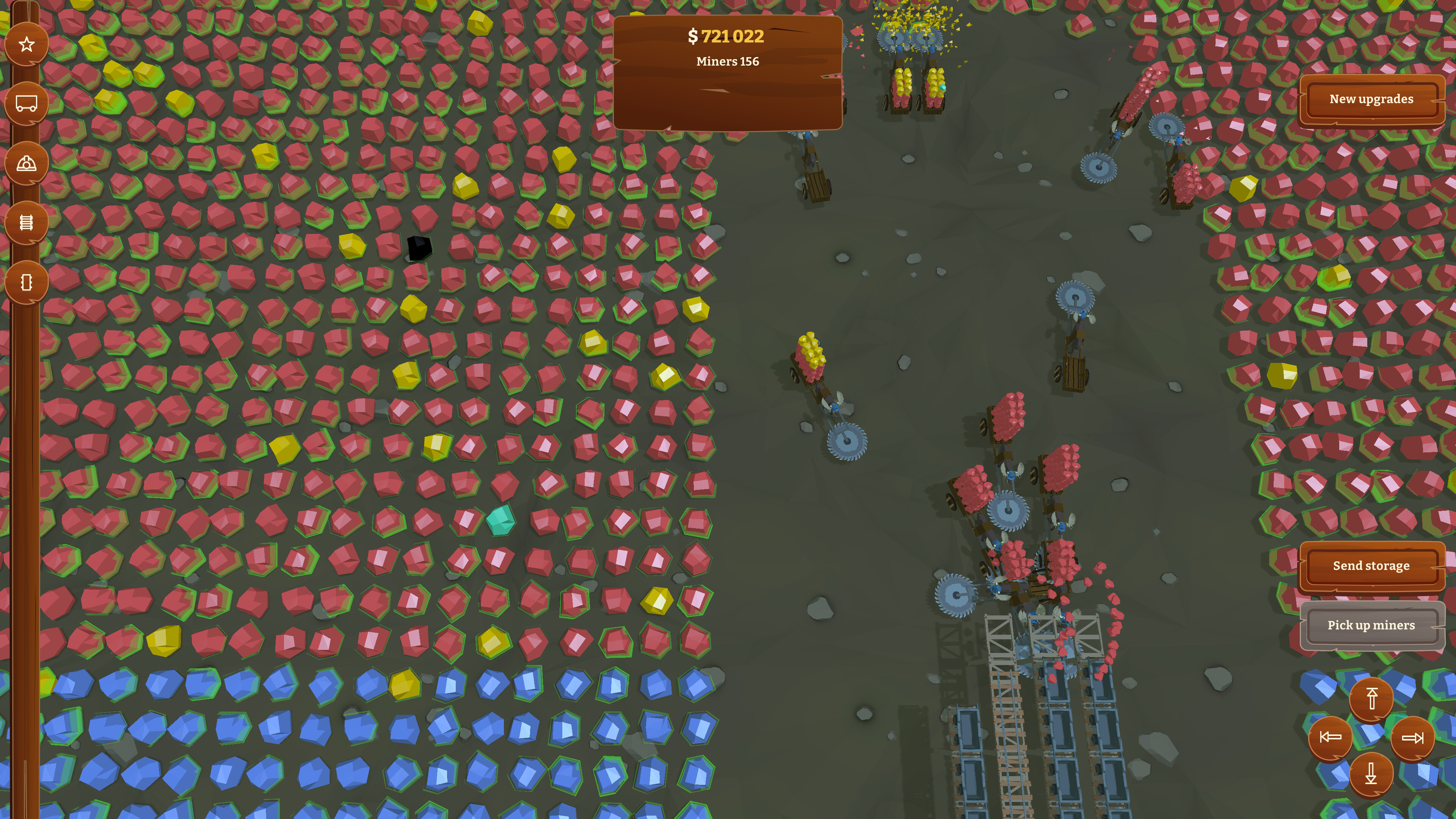The height and width of the screenshot is (819, 1456).
Task: Click the money counter showing $721 022
Action: [726, 37]
